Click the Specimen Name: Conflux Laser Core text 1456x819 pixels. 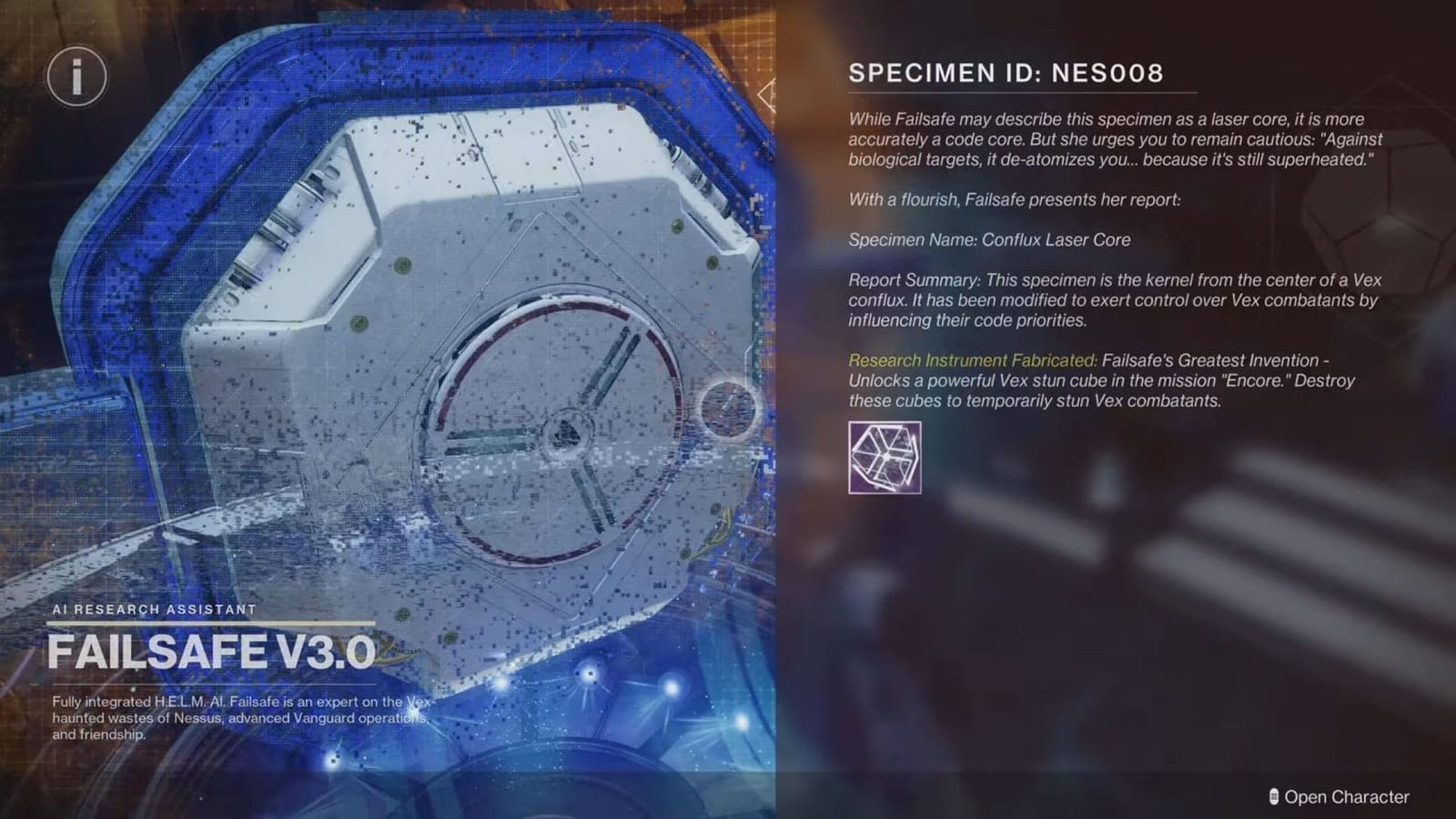(988, 239)
